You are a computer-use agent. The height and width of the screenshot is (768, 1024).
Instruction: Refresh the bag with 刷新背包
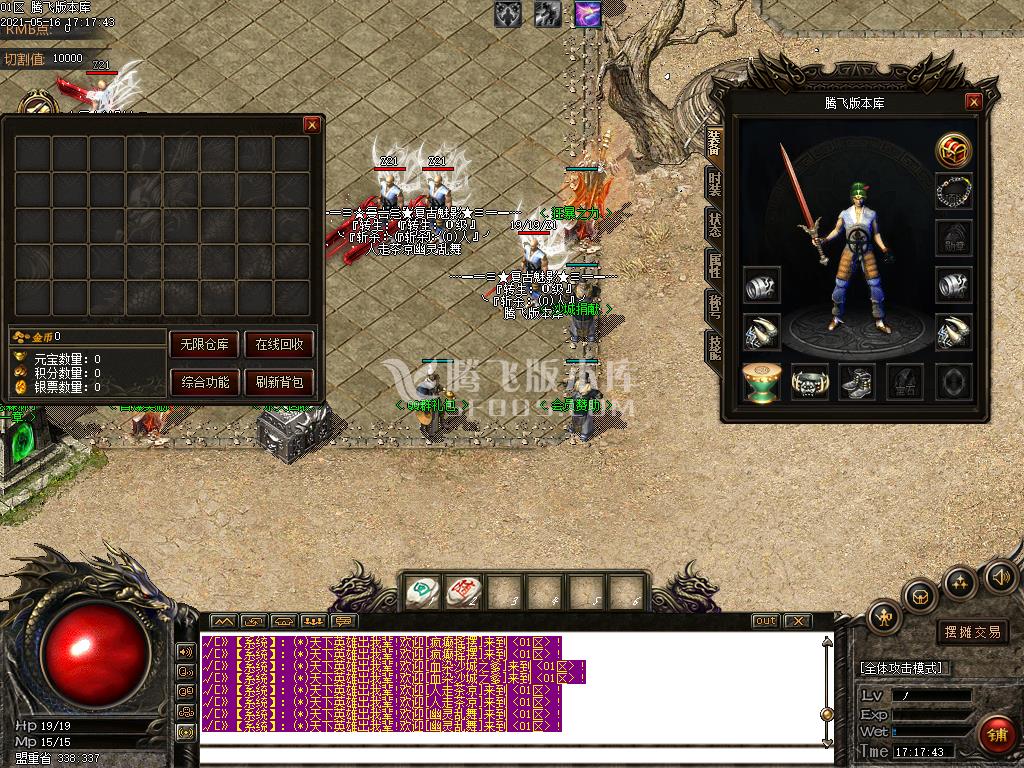tap(279, 382)
